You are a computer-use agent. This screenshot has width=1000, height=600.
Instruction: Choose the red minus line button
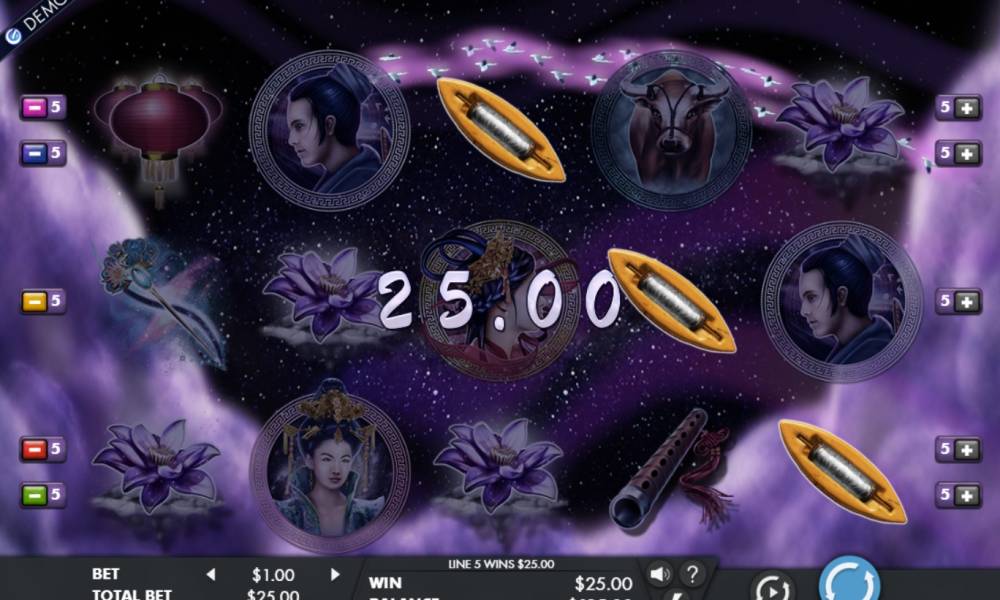[x=34, y=449]
